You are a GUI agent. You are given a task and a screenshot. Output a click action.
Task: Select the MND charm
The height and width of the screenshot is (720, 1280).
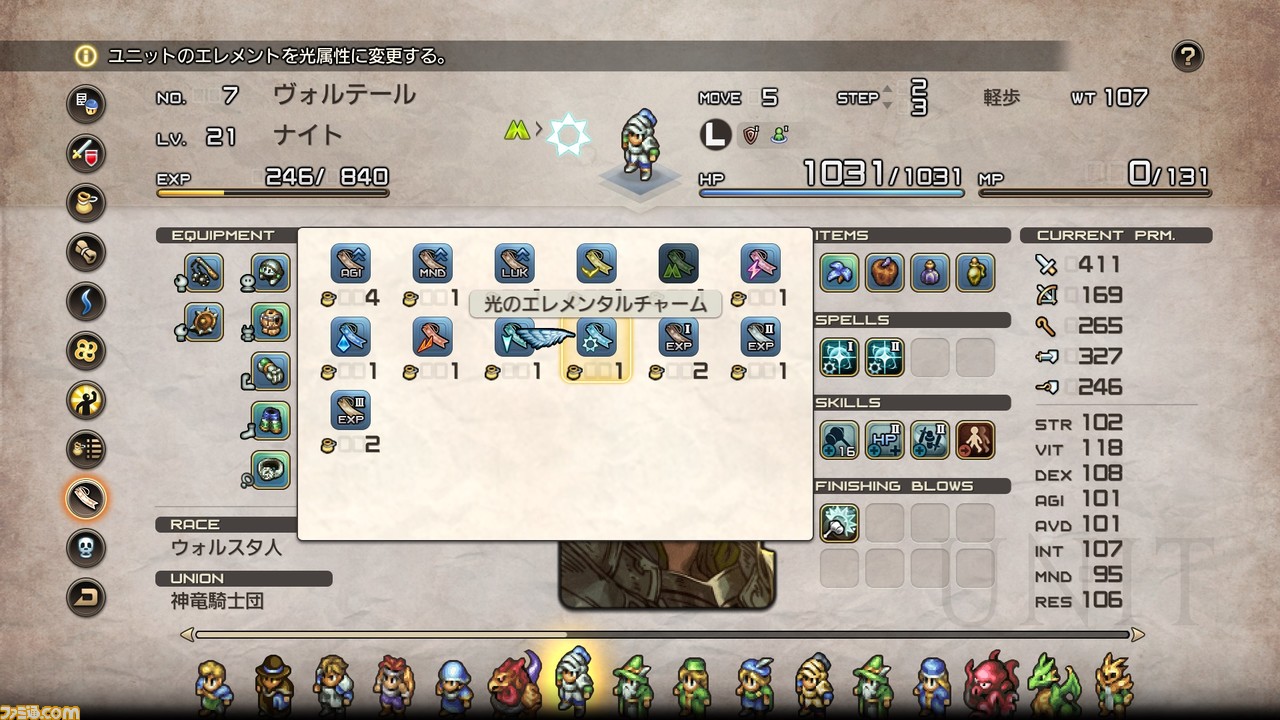click(x=431, y=263)
